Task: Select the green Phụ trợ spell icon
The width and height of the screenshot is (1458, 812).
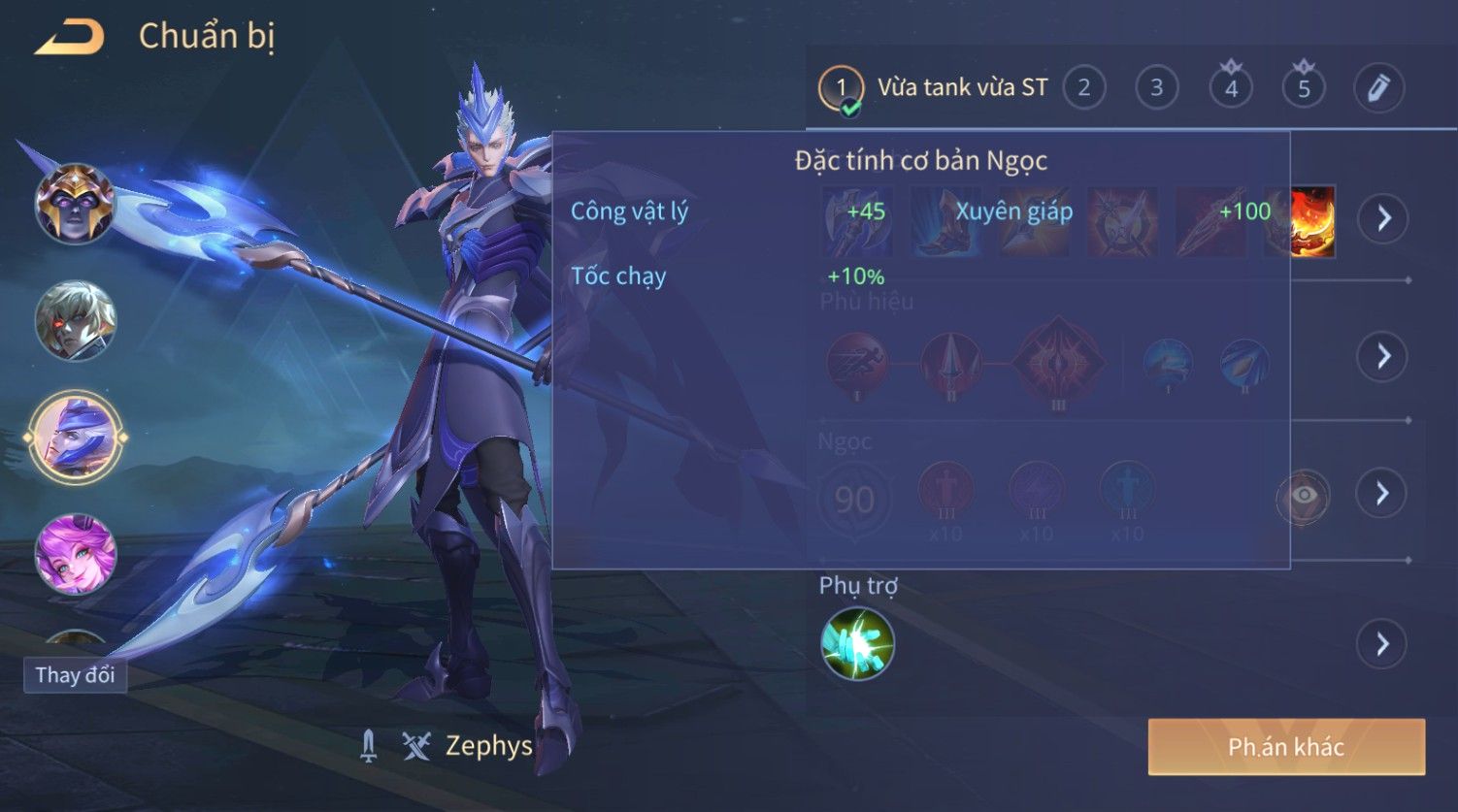Action: tap(857, 643)
